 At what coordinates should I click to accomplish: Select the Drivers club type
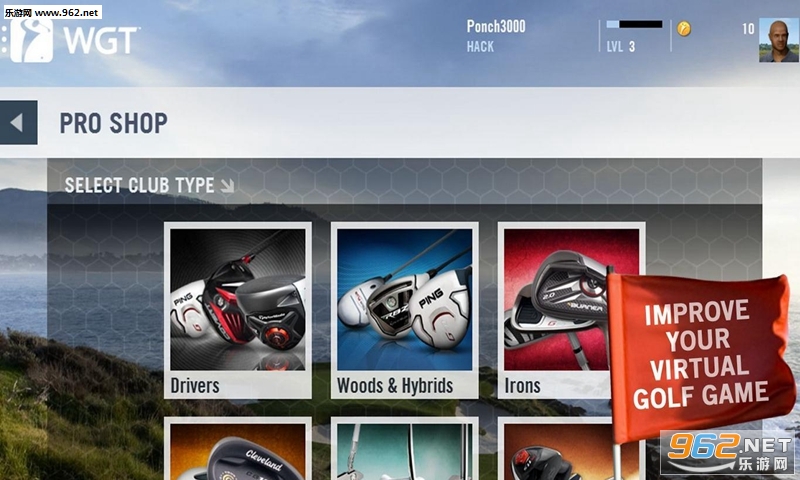coord(237,310)
